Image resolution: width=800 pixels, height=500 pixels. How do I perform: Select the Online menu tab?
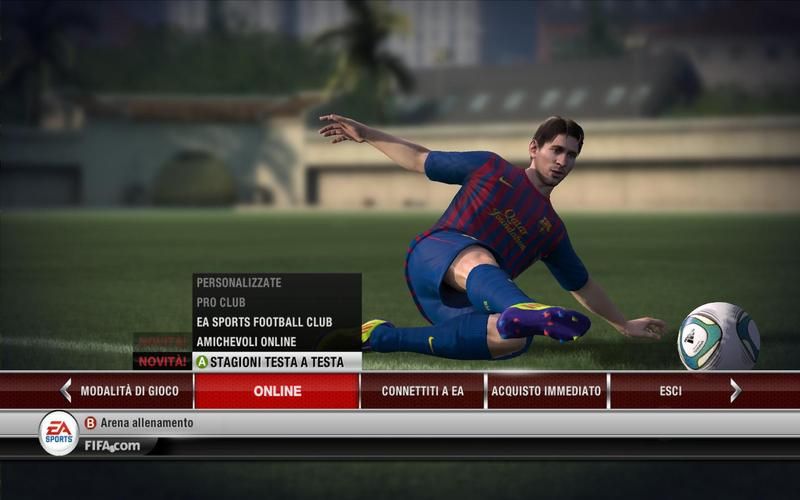pos(277,391)
